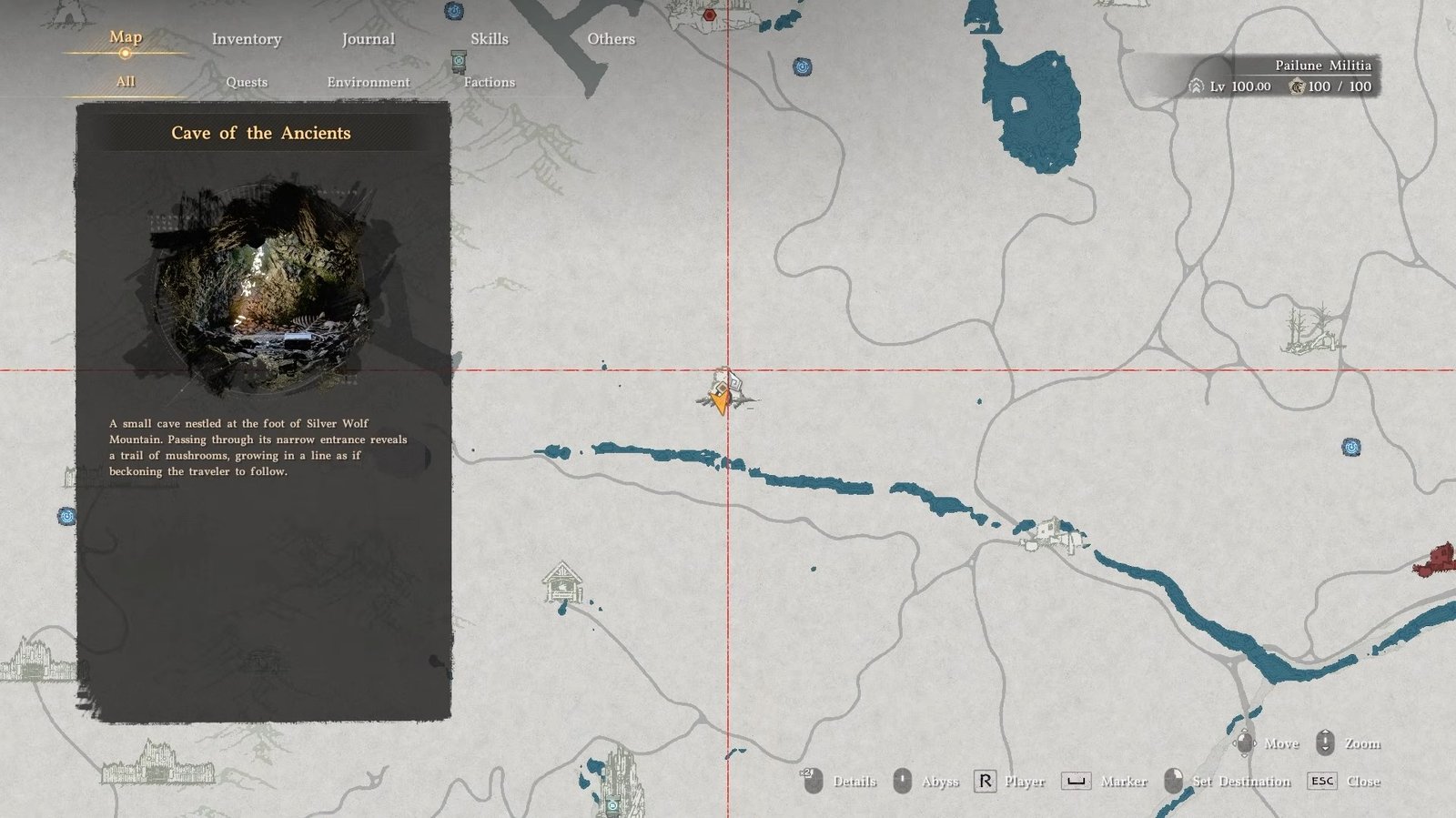Click the red marker at top of map

click(710, 15)
